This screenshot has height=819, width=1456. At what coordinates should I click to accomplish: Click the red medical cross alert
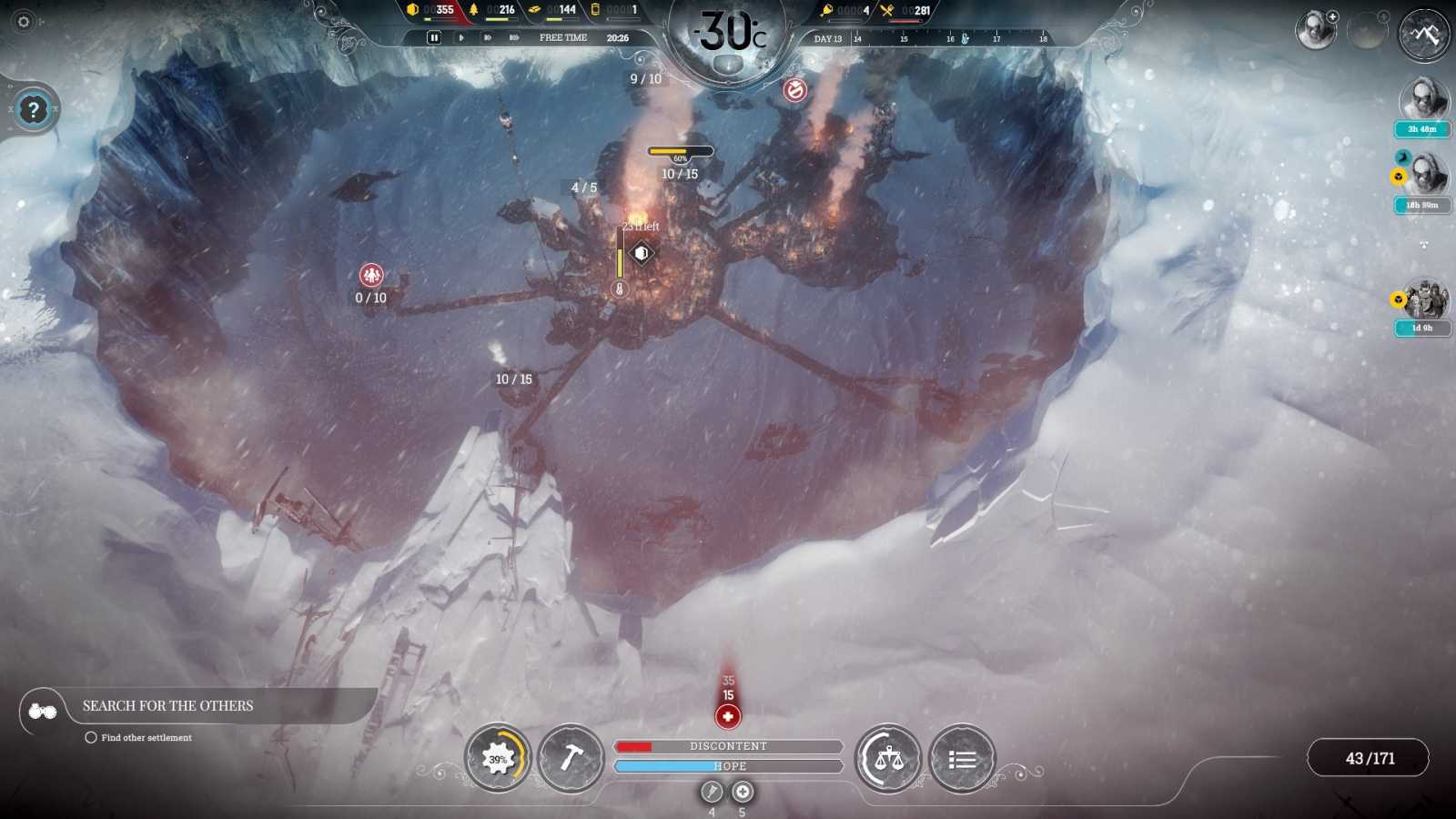pos(728,717)
